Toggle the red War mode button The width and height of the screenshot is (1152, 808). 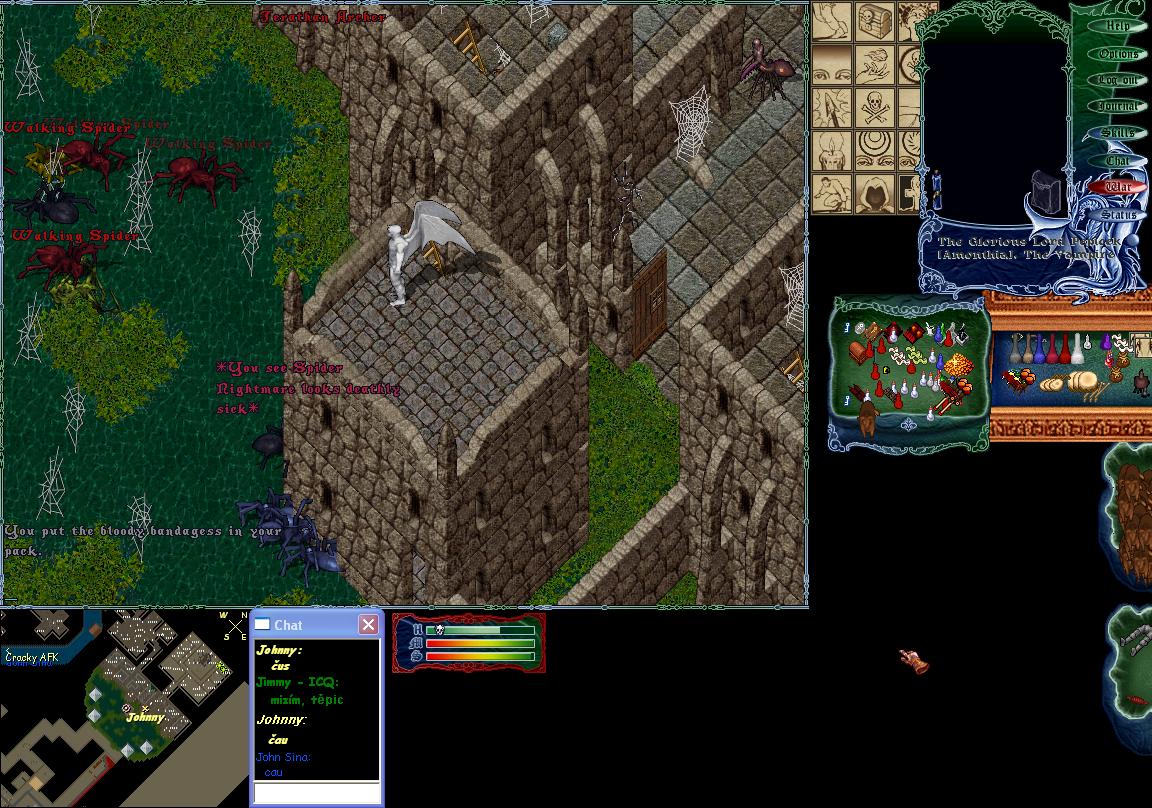pyautogui.click(x=1117, y=187)
